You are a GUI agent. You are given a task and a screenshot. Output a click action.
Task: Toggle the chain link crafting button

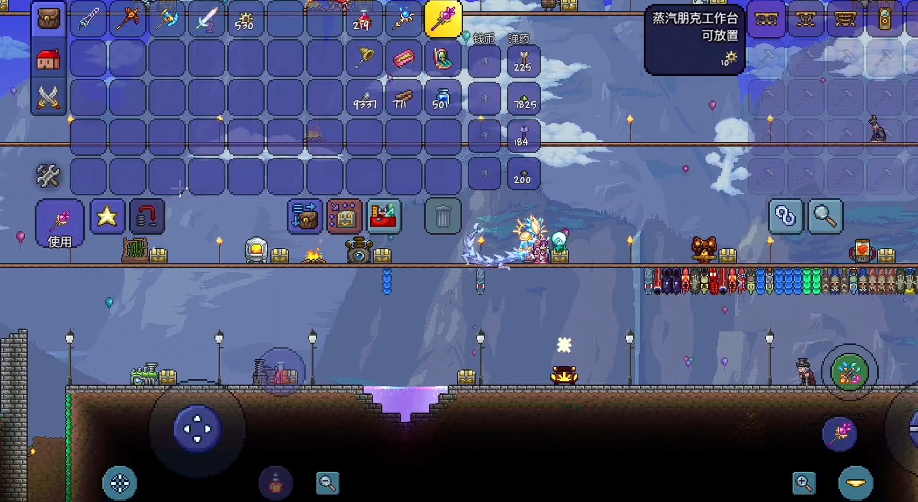(x=786, y=215)
